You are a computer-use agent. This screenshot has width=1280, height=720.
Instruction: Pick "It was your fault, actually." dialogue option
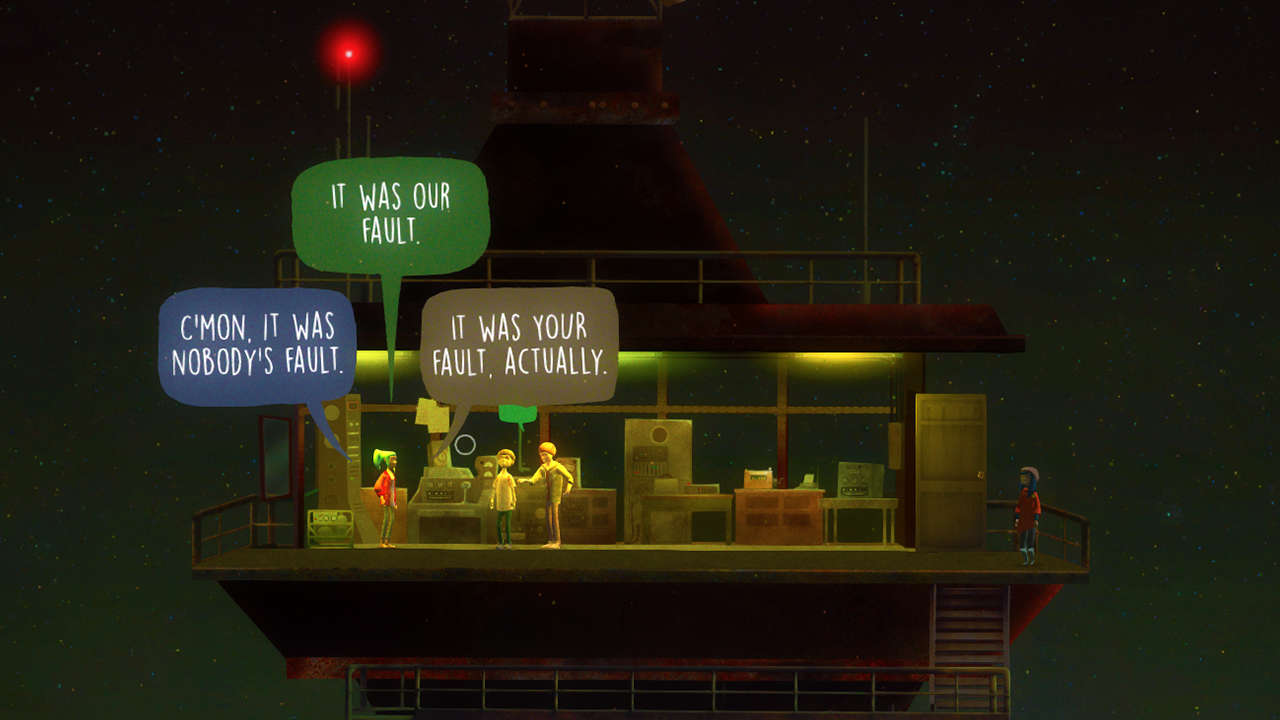518,343
